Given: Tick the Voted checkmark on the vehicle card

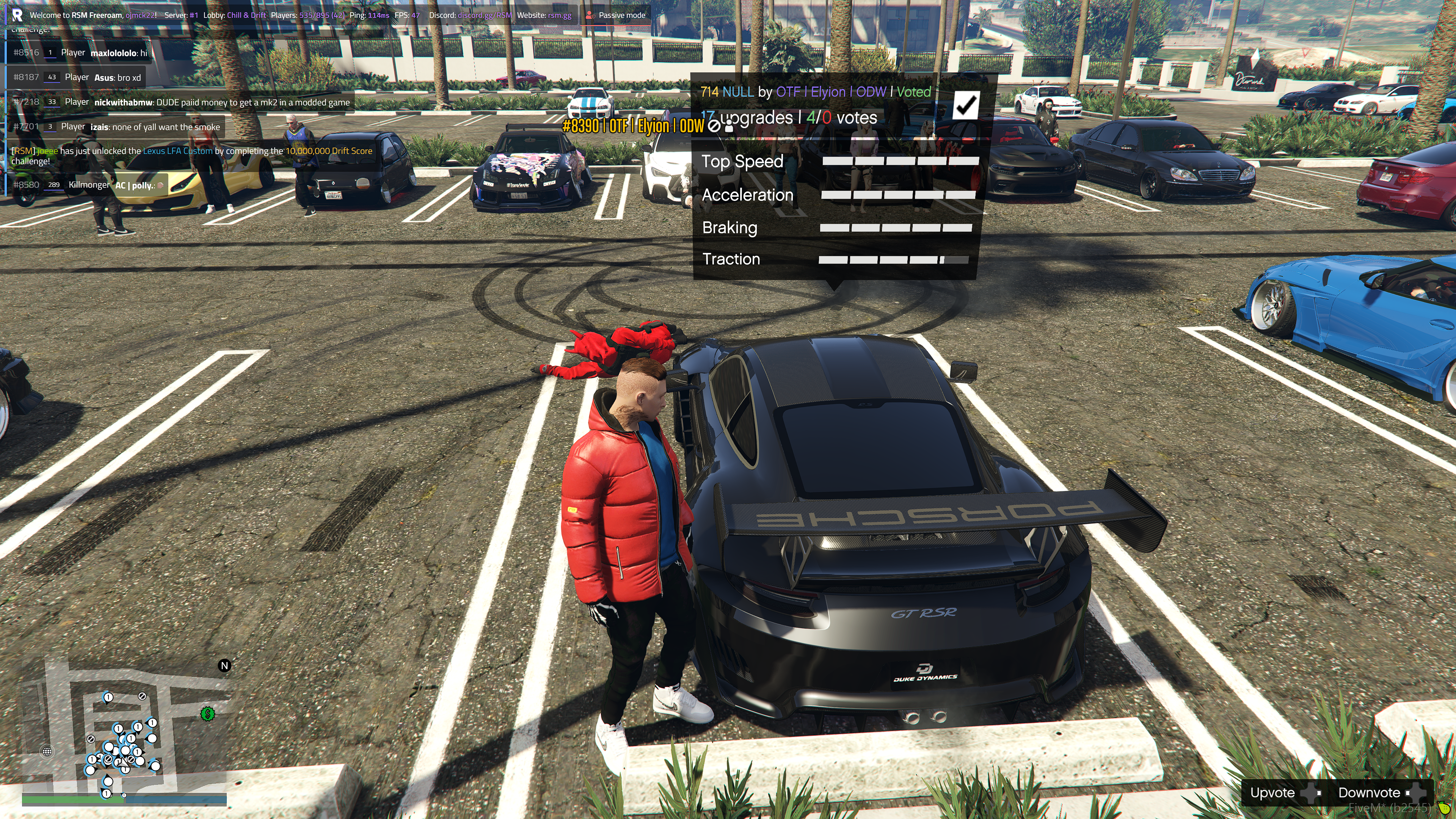Looking at the screenshot, I should click(x=965, y=105).
